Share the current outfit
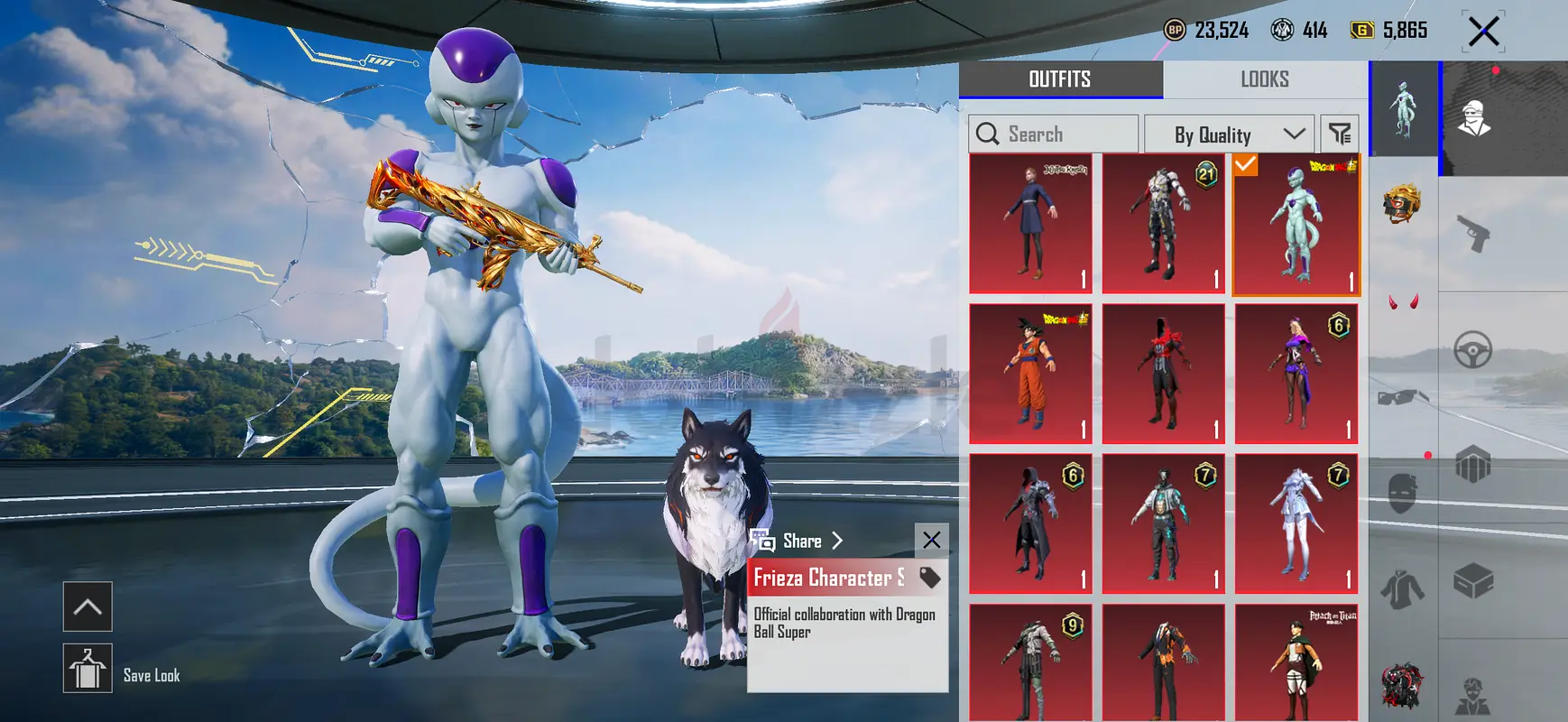 (x=800, y=541)
